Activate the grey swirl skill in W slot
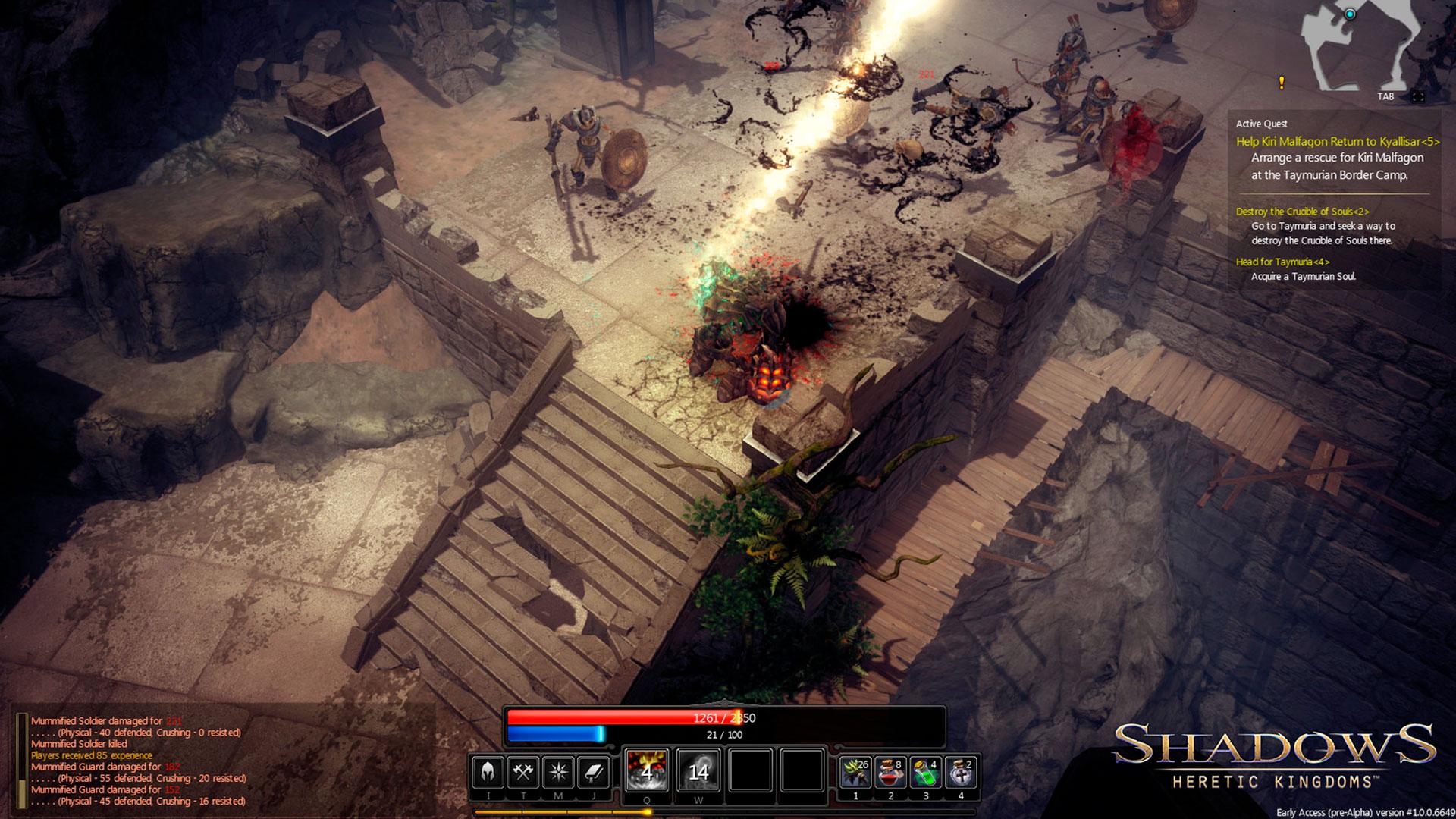 click(x=698, y=770)
